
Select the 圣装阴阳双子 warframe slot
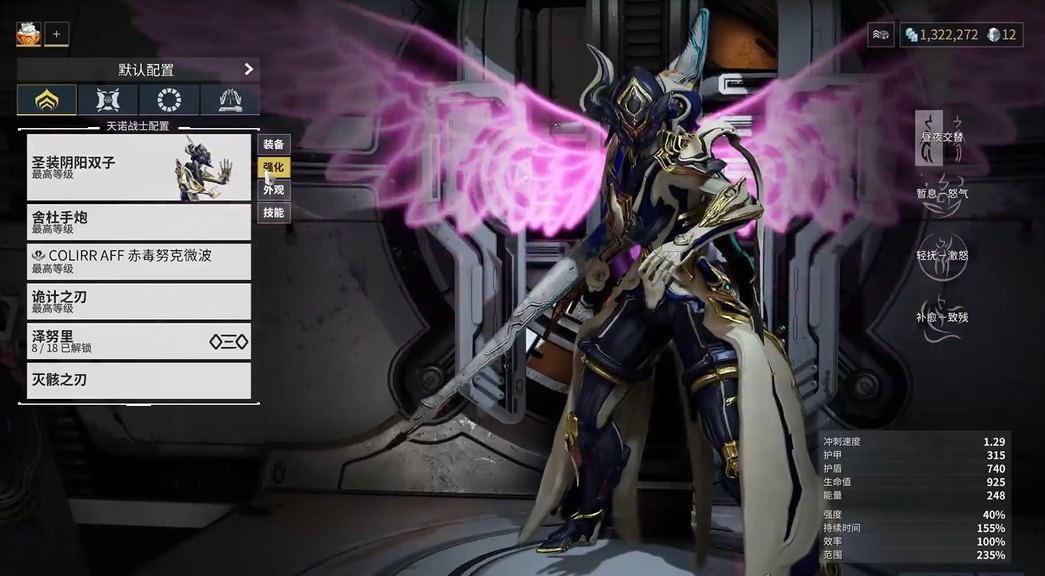coord(138,166)
